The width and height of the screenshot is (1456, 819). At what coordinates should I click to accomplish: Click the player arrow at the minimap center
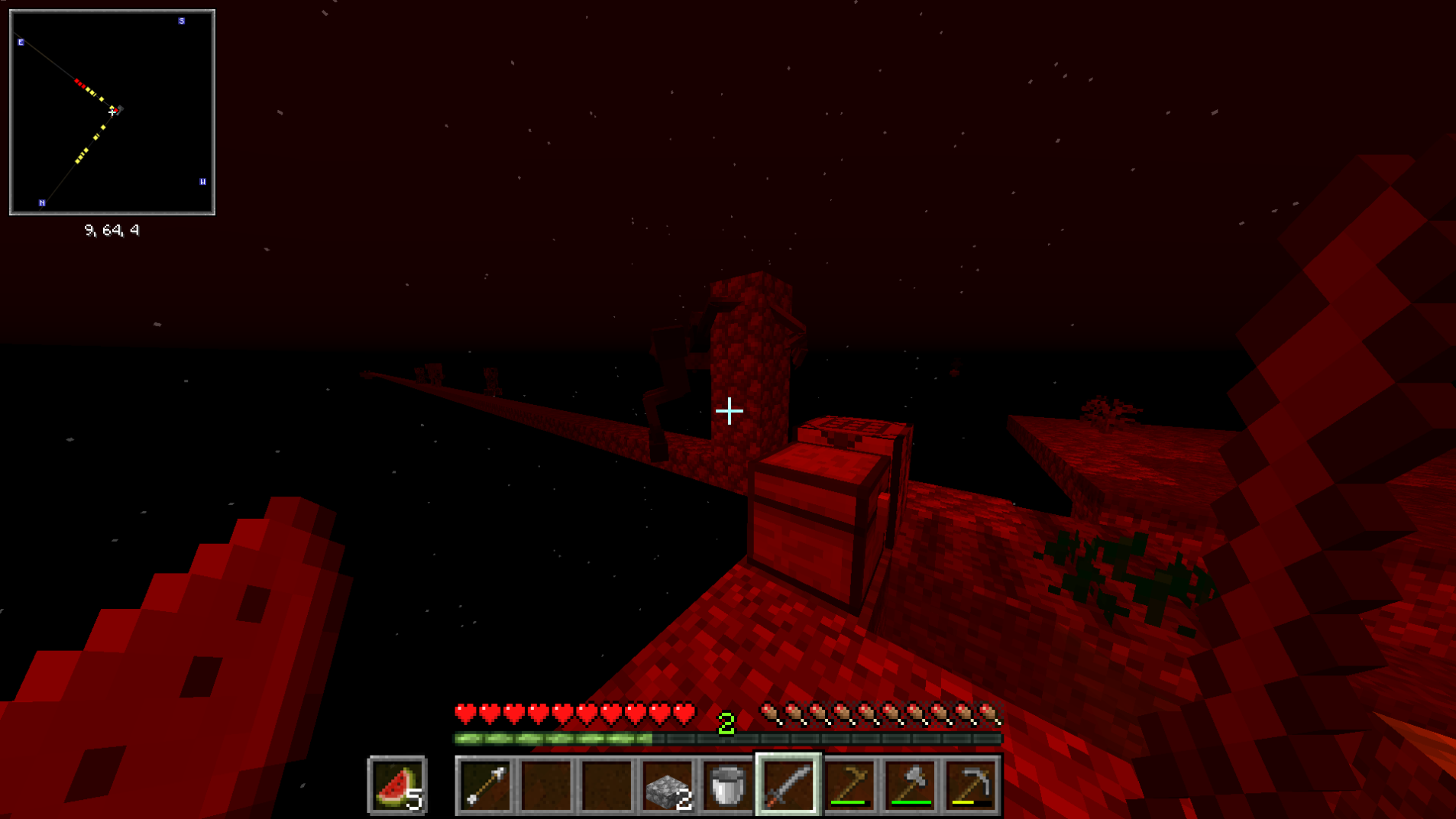(x=113, y=112)
